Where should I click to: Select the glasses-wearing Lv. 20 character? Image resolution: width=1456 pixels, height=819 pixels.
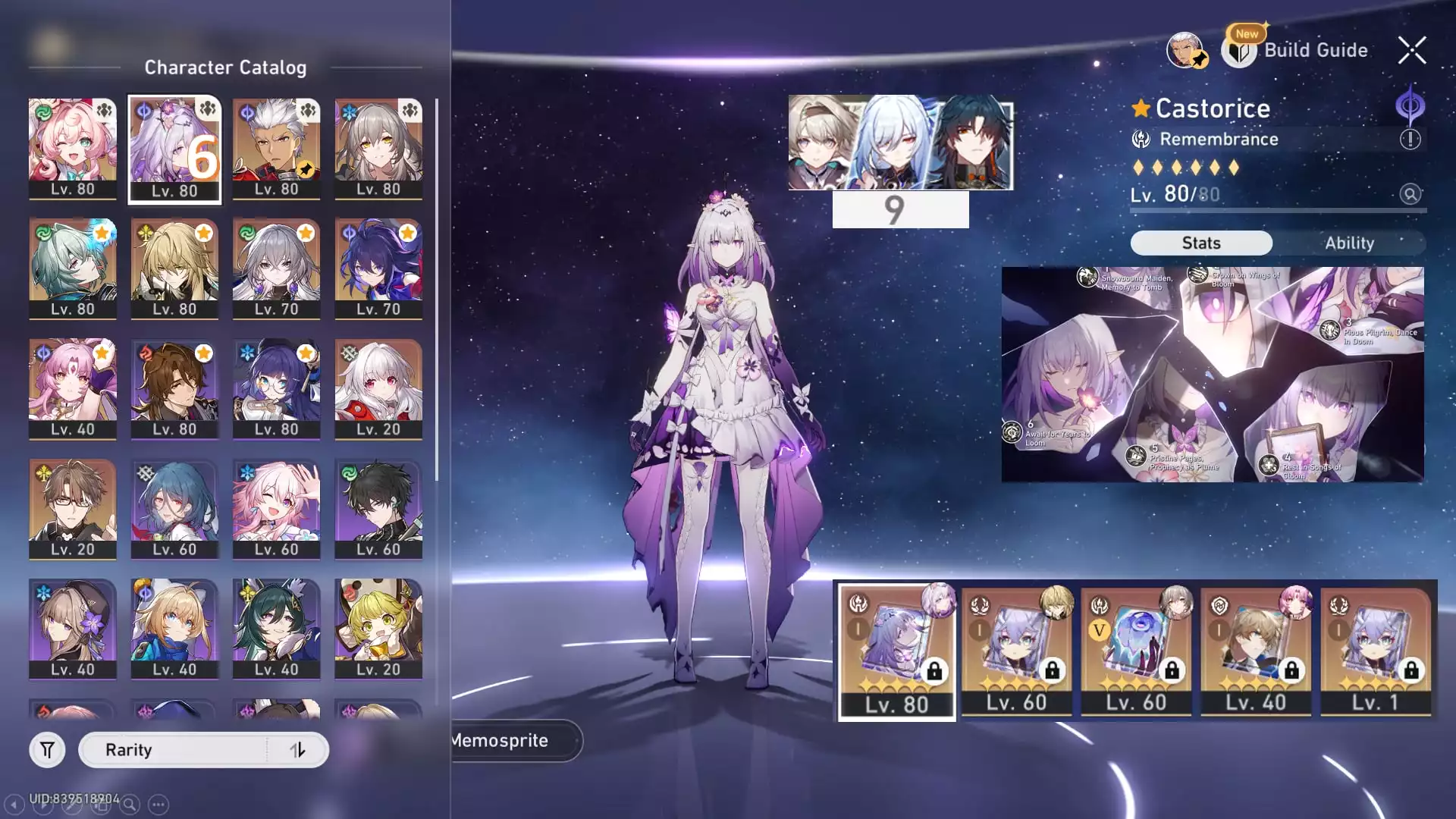click(x=73, y=508)
